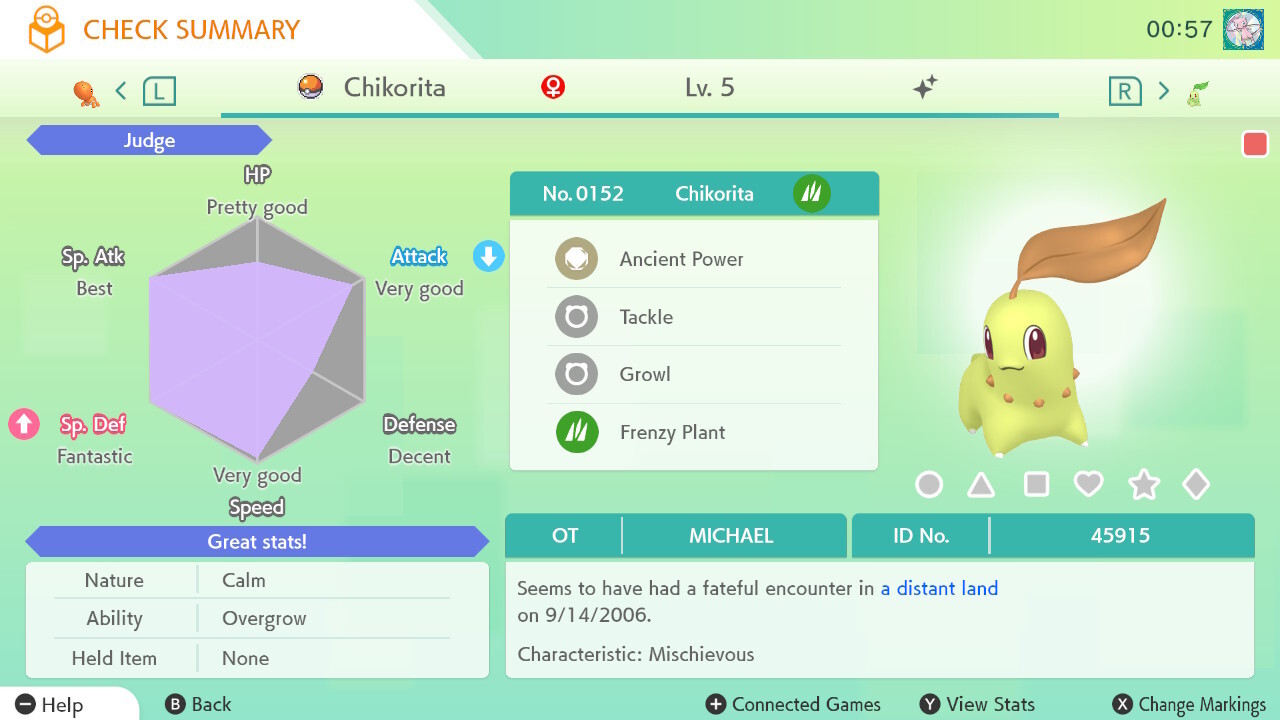Open the distant land link

(939, 588)
